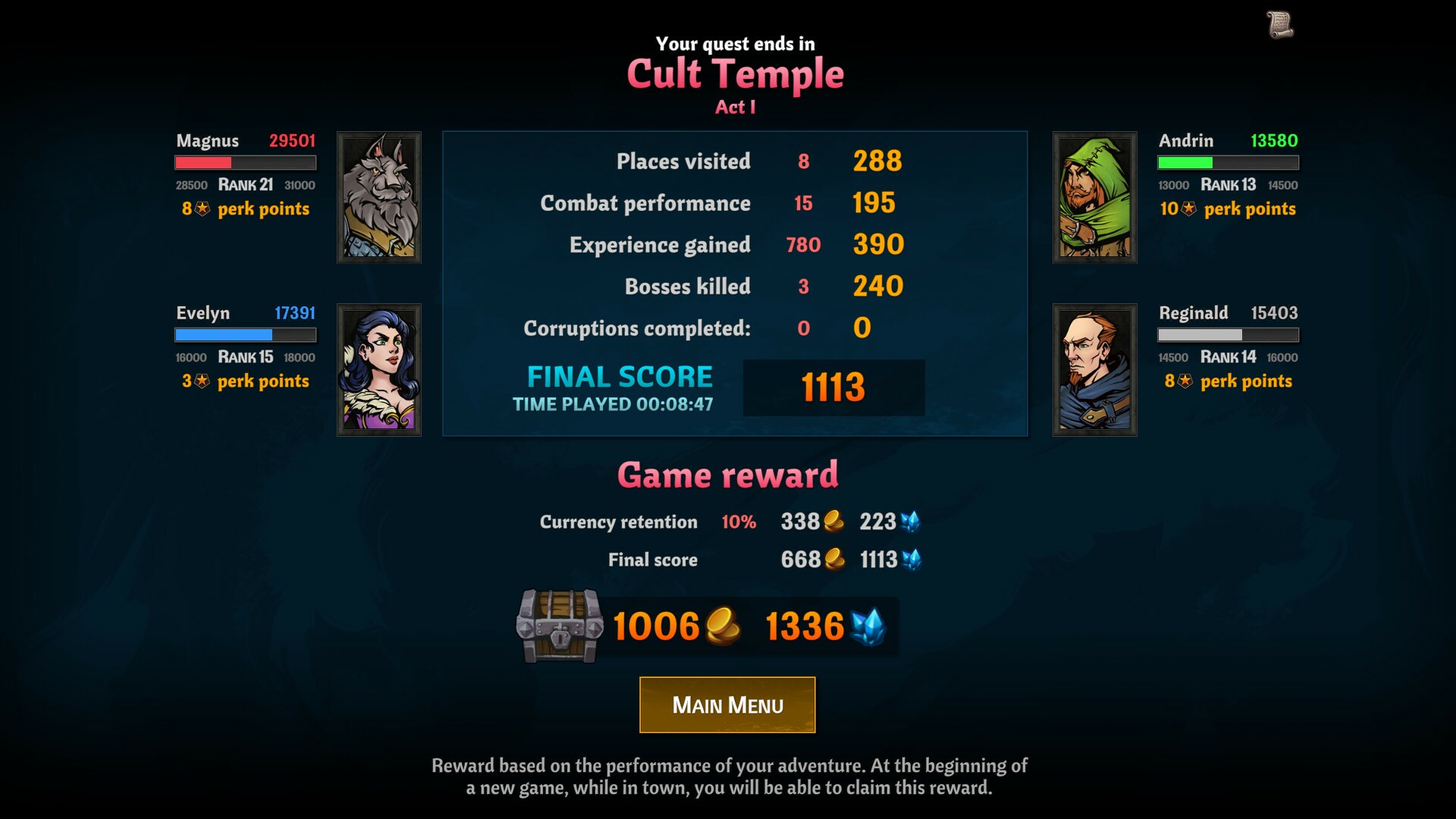
Task: Select the crystal icon beside Final score 1113
Action: 912,560
